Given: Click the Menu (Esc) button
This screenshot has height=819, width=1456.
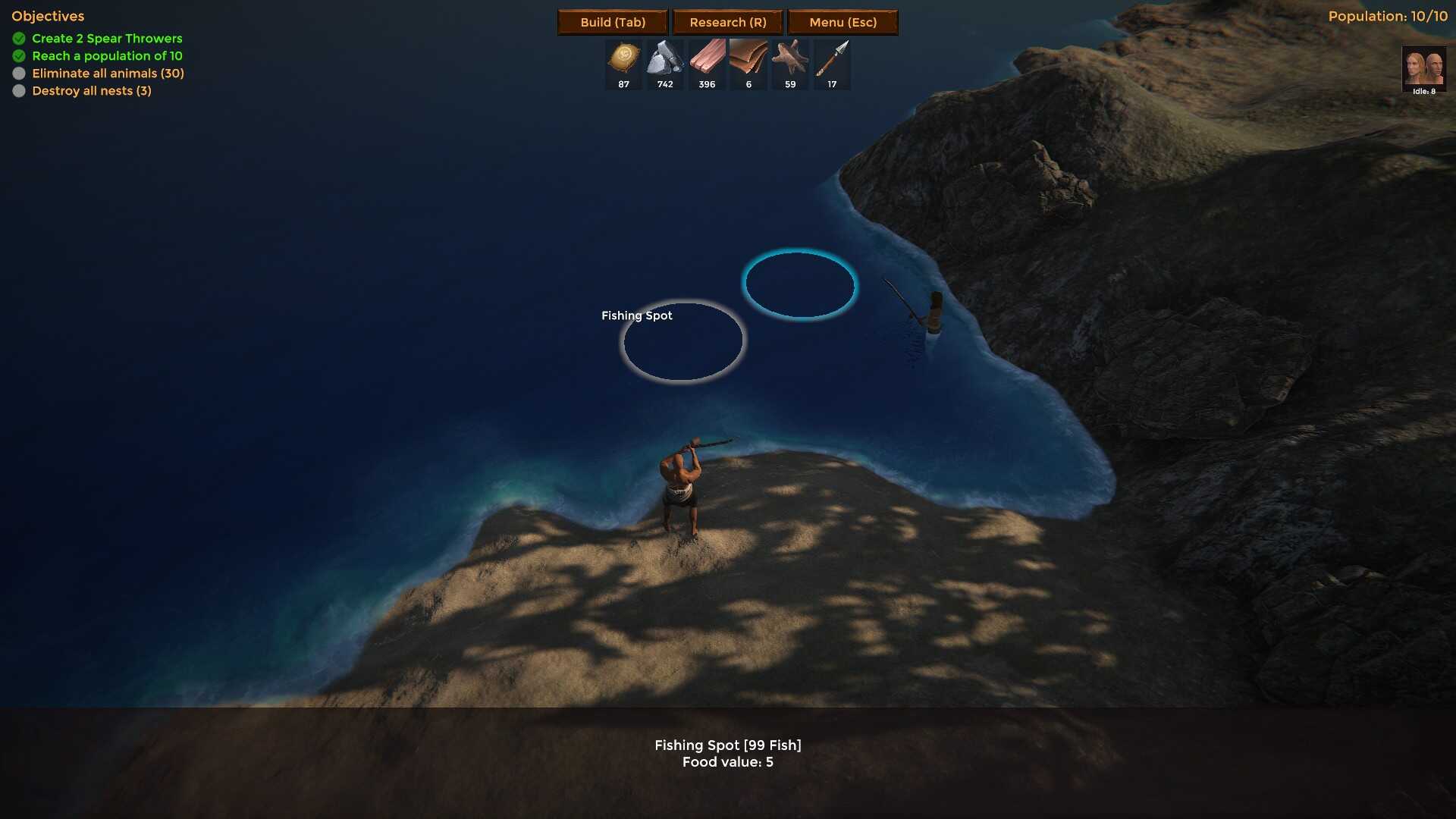Looking at the screenshot, I should 843,22.
